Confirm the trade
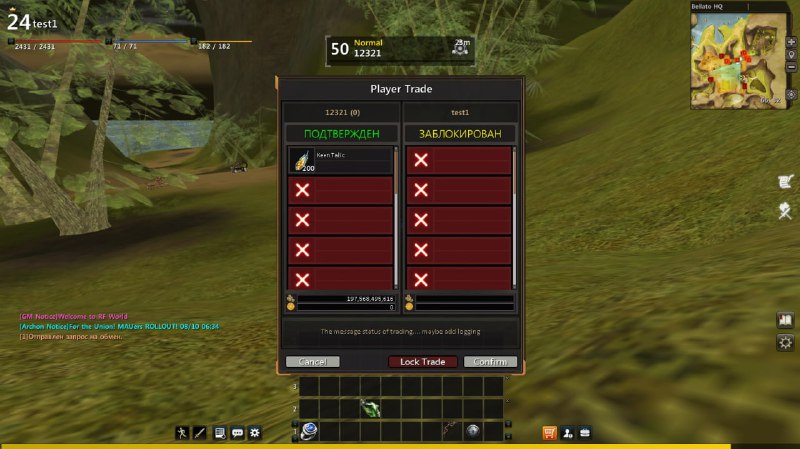Viewport: 800px width, 449px height. click(x=490, y=362)
